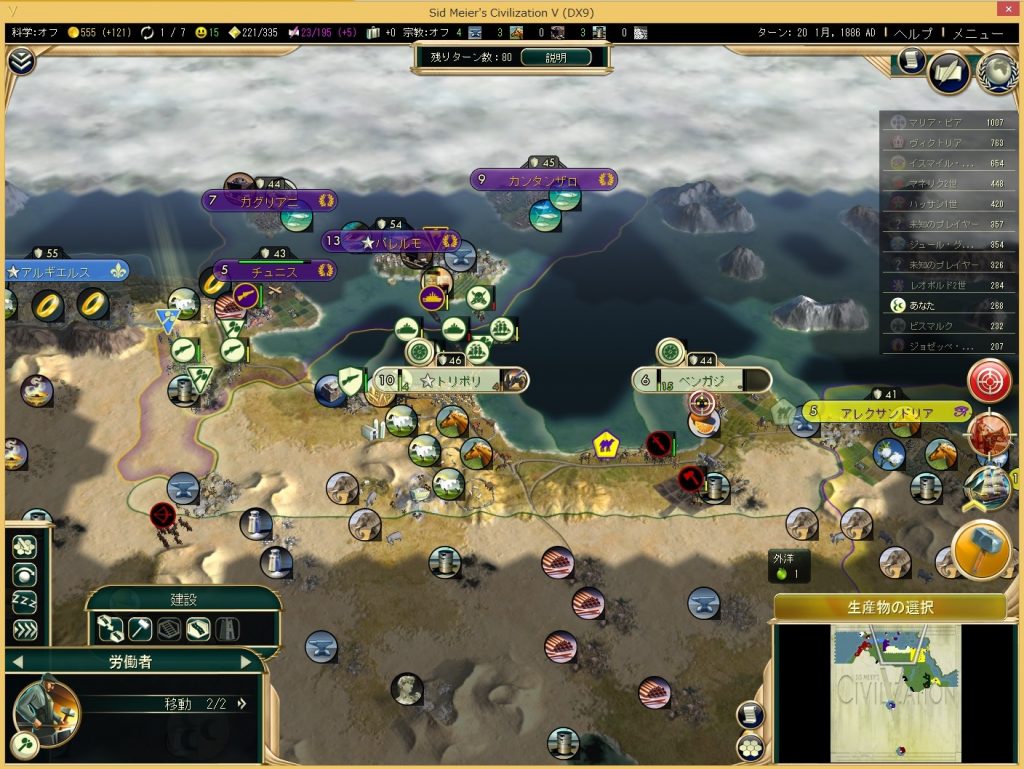Open the social policies book icon

click(x=948, y=71)
